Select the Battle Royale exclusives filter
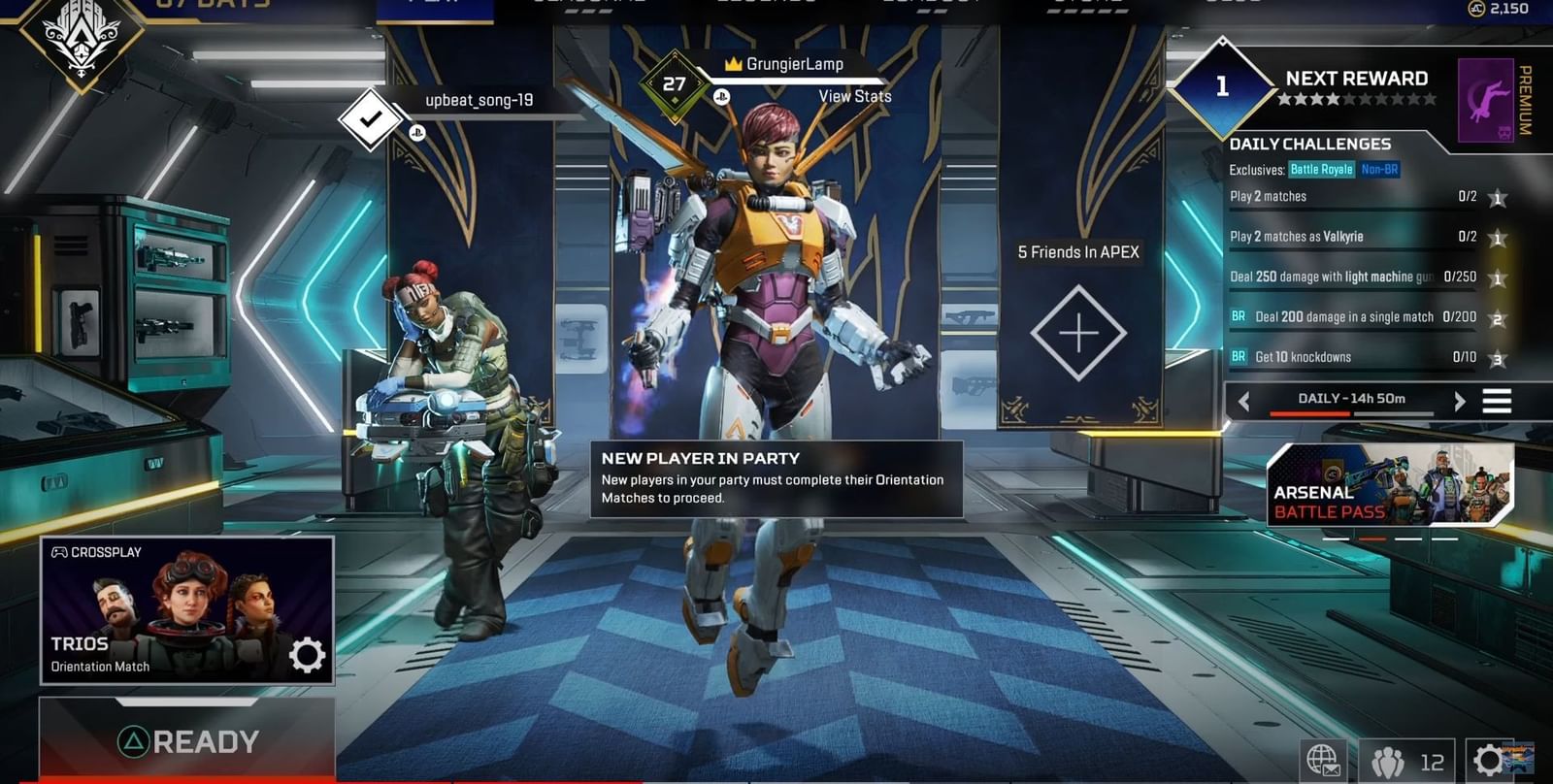The width and height of the screenshot is (1553, 784). click(x=1322, y=169)
